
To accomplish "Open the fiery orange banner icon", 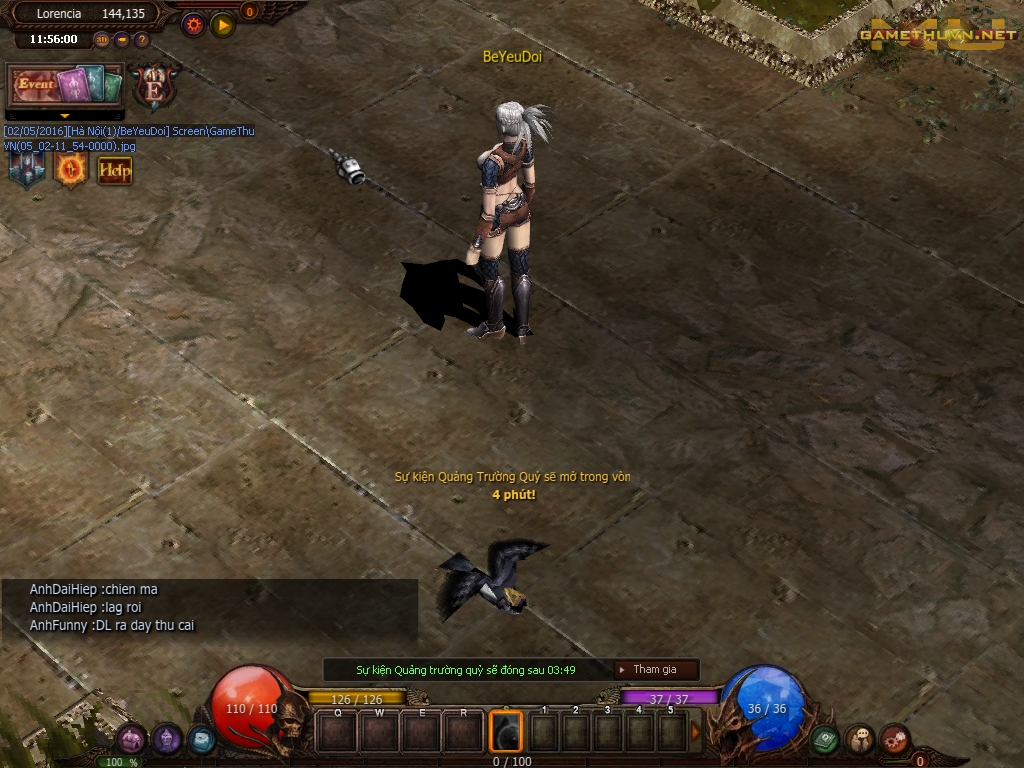I will click(71, 170).
